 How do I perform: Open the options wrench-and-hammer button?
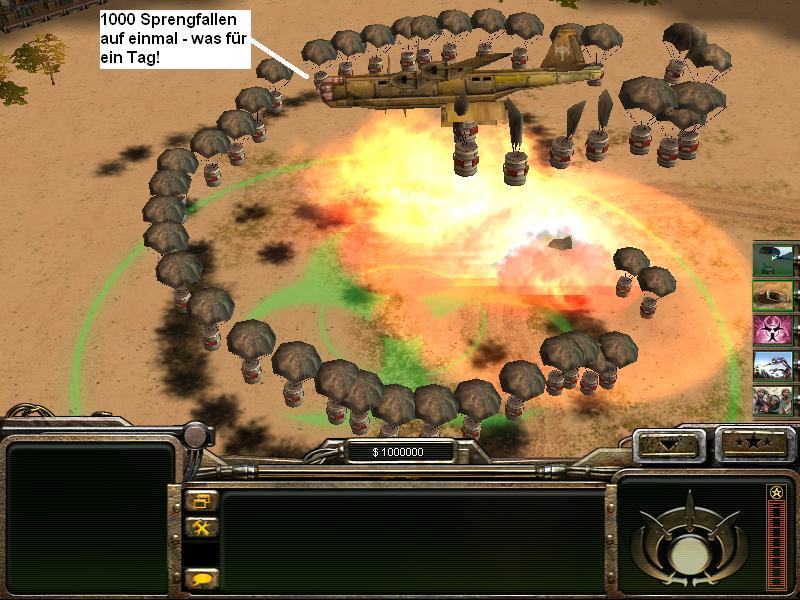coord(200,528)
